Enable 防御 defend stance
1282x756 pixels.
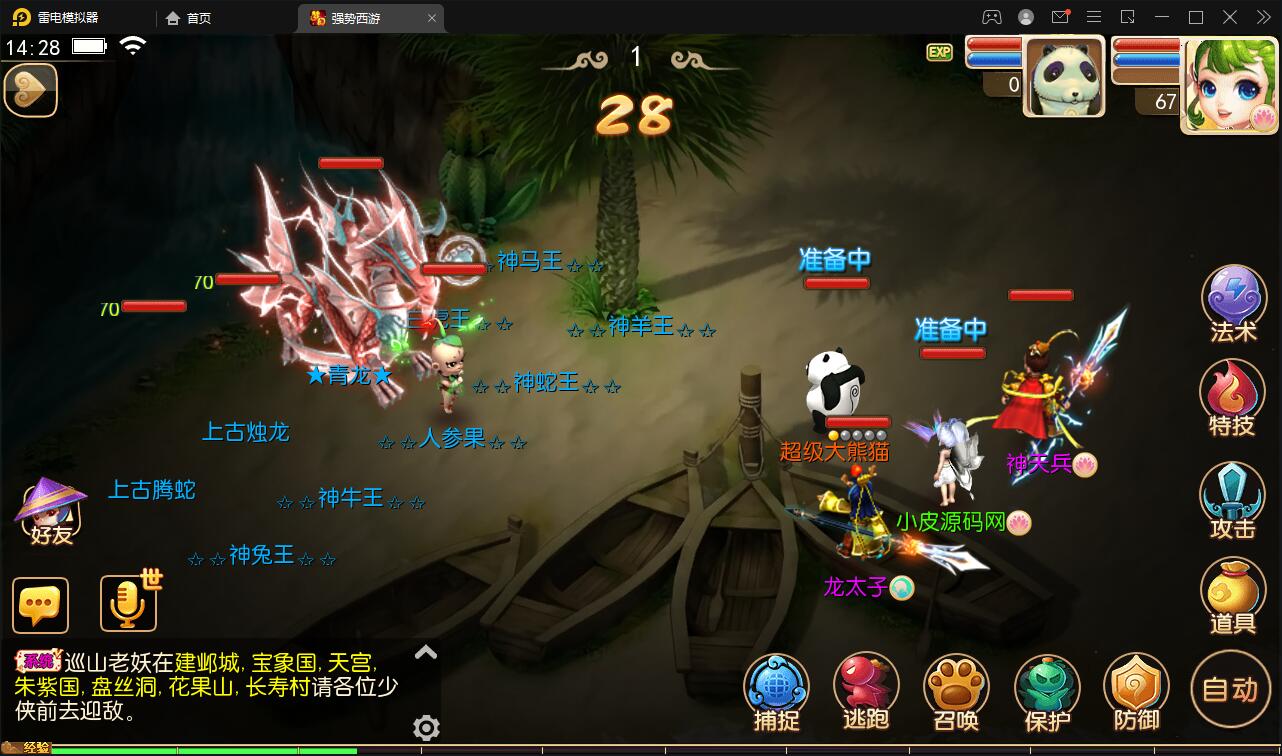point(1136,690)
